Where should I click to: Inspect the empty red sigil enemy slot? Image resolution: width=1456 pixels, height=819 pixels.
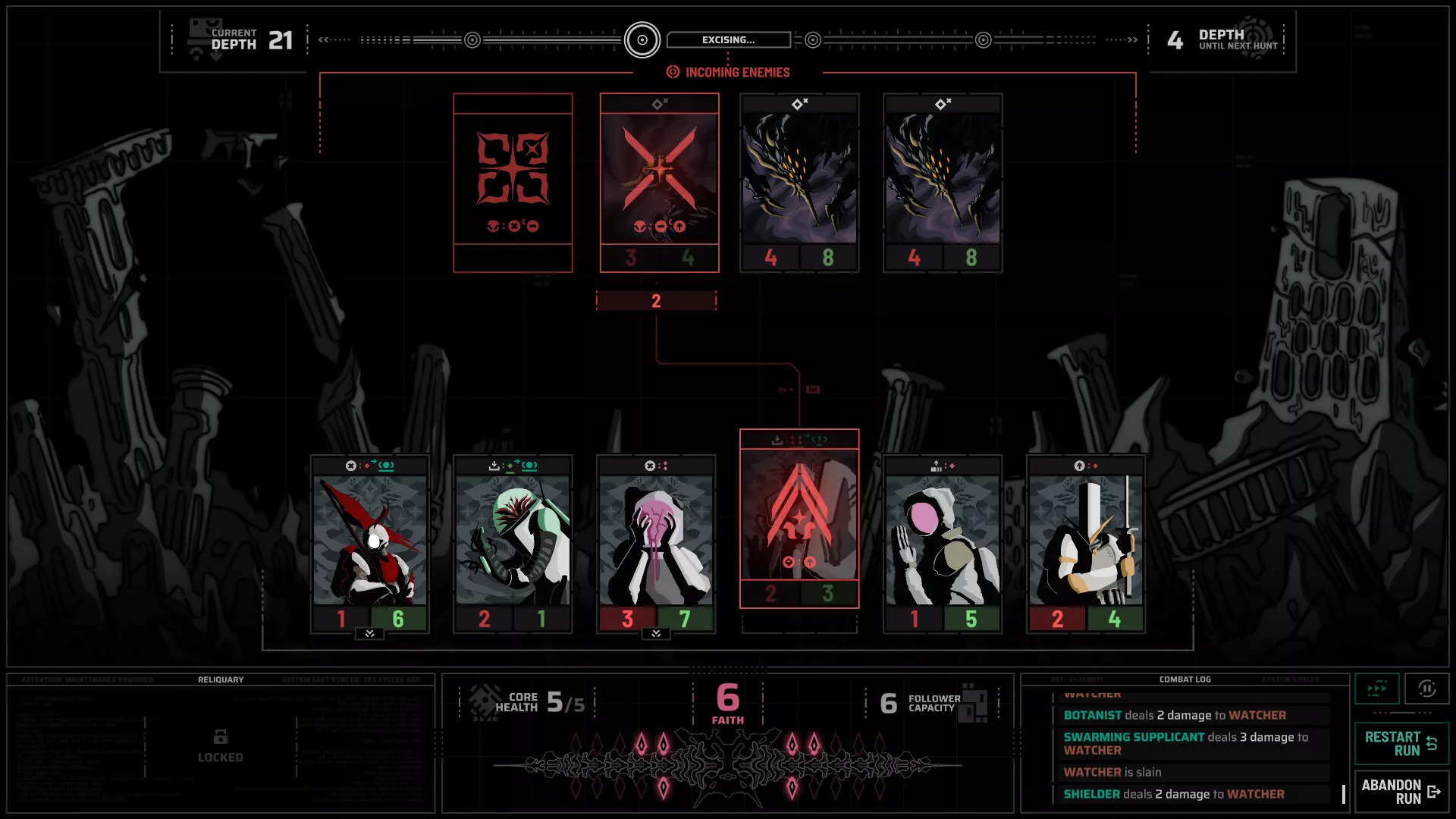click(513, 183)
